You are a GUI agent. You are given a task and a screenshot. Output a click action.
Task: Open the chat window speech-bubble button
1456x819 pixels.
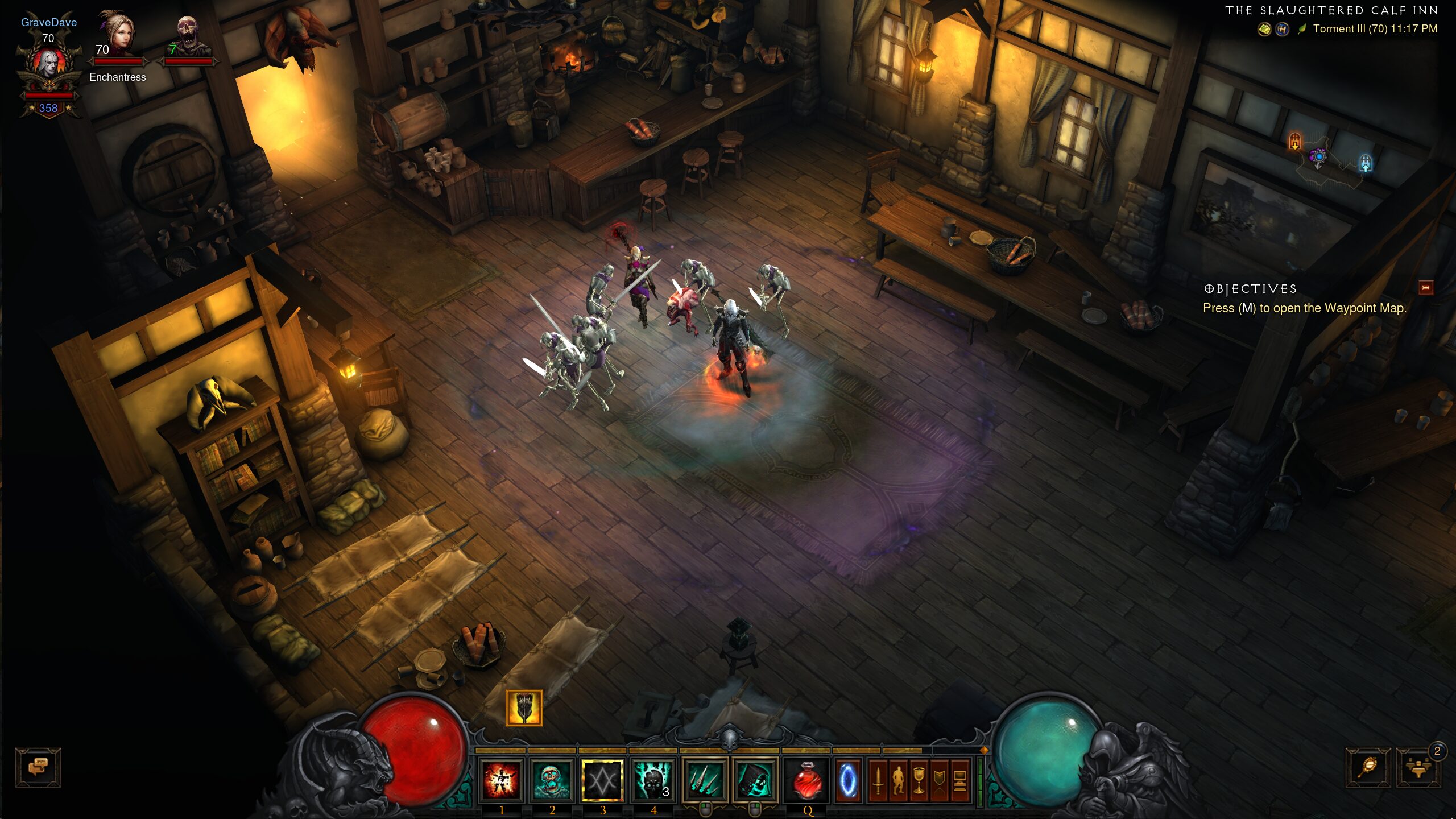(x=38, y=768)
